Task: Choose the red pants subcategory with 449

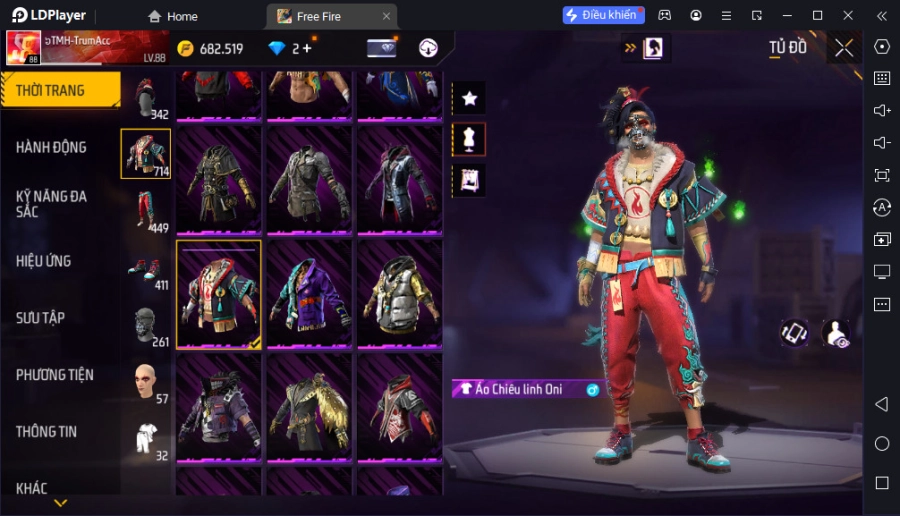Action: tap(146, 211)
